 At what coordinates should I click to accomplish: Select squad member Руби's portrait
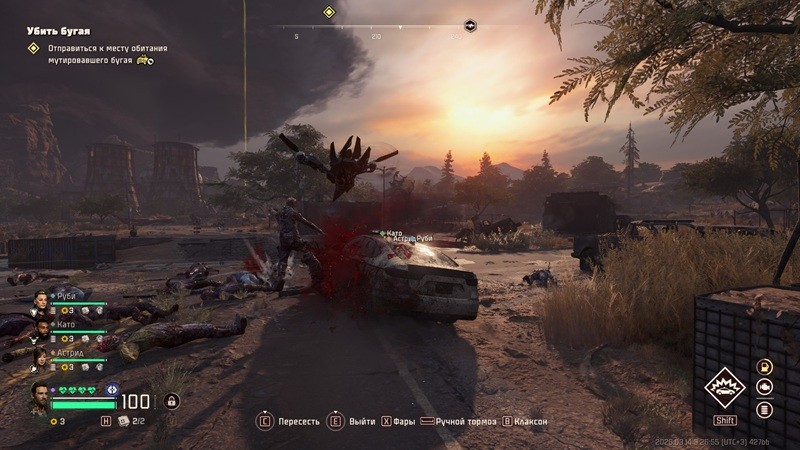tap(41, 300)
